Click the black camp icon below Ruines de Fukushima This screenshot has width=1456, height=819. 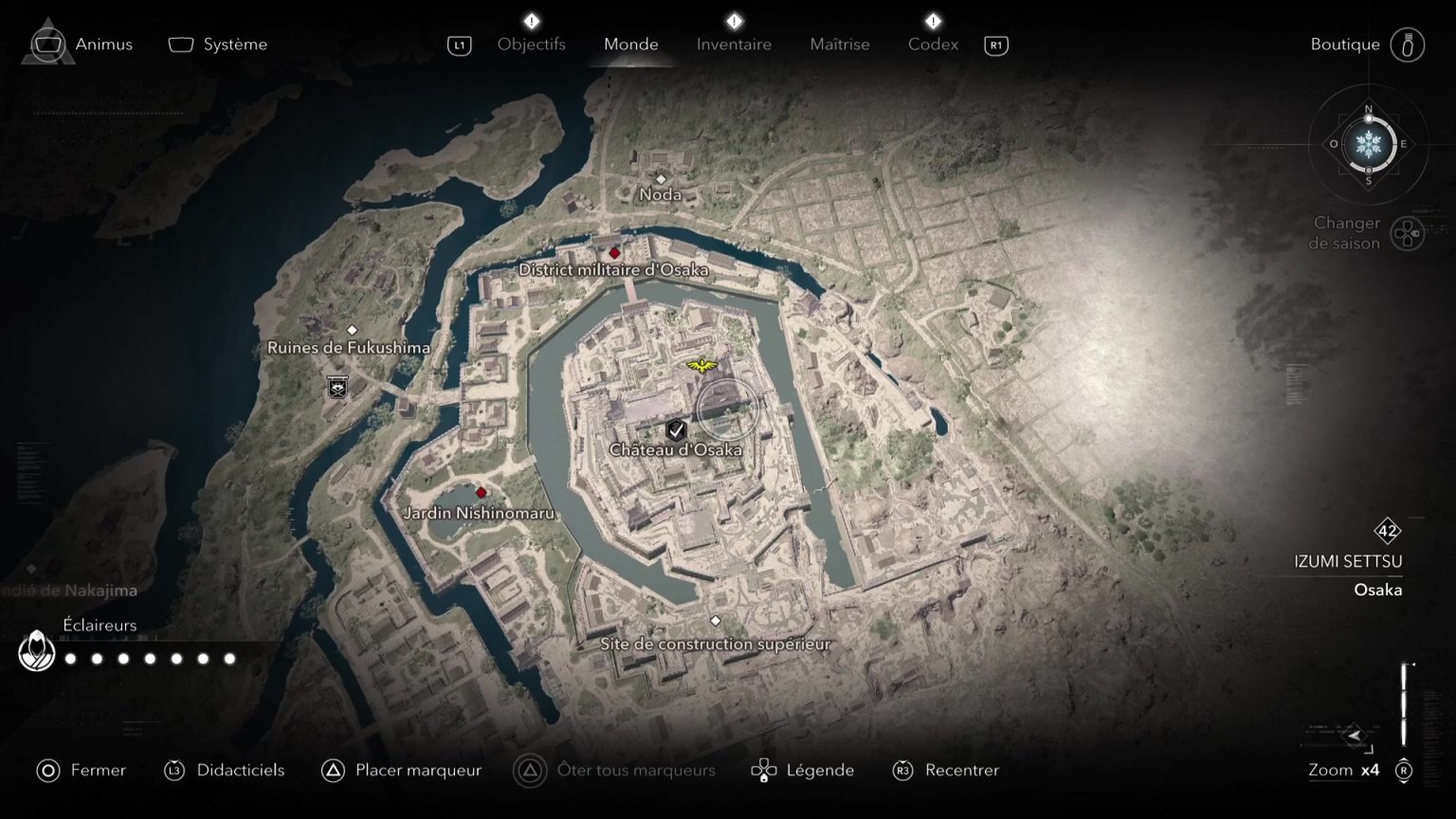pyautogui.click(x=337, y=388)
